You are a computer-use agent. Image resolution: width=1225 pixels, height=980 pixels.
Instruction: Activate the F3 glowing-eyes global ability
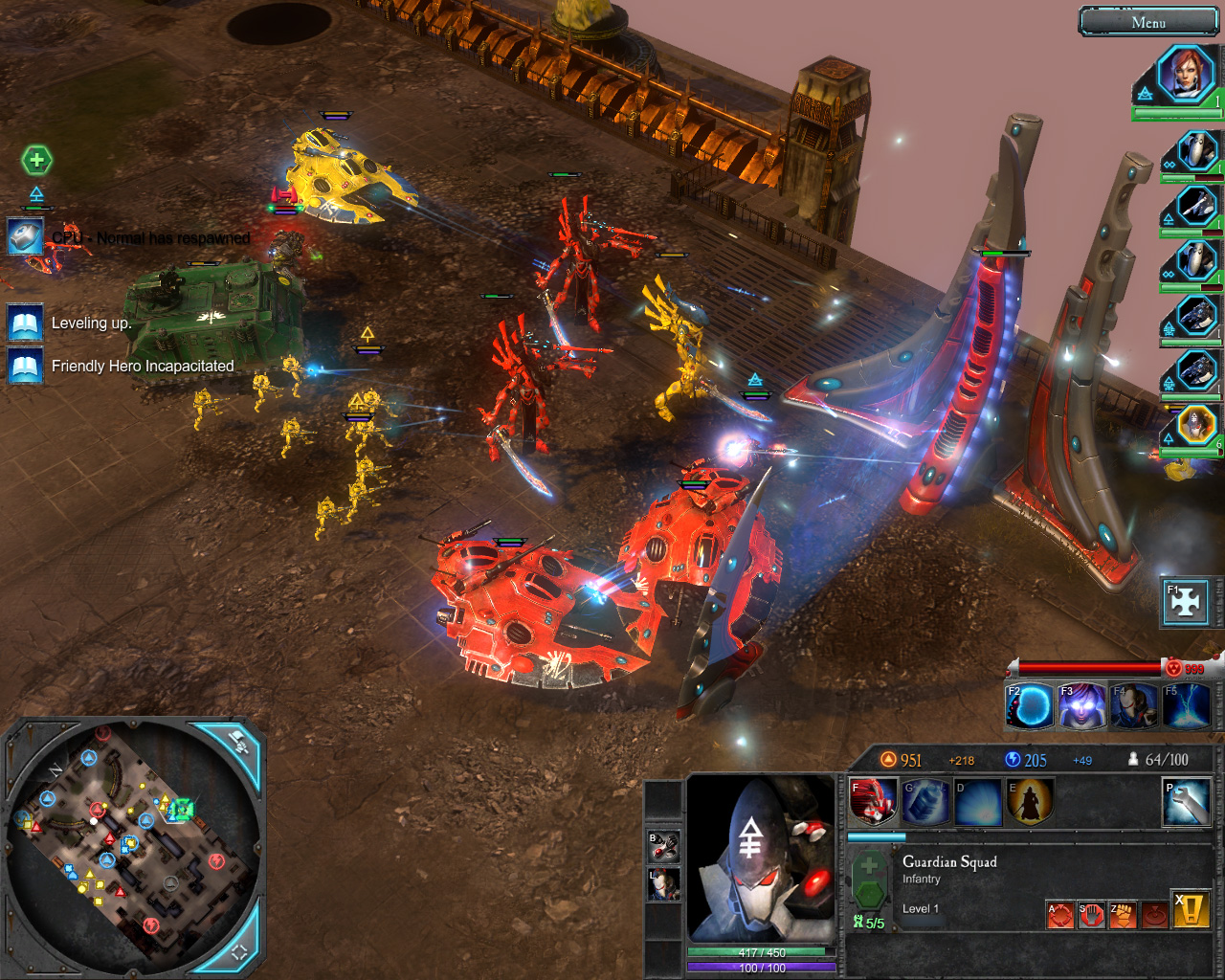[1081, 706]
